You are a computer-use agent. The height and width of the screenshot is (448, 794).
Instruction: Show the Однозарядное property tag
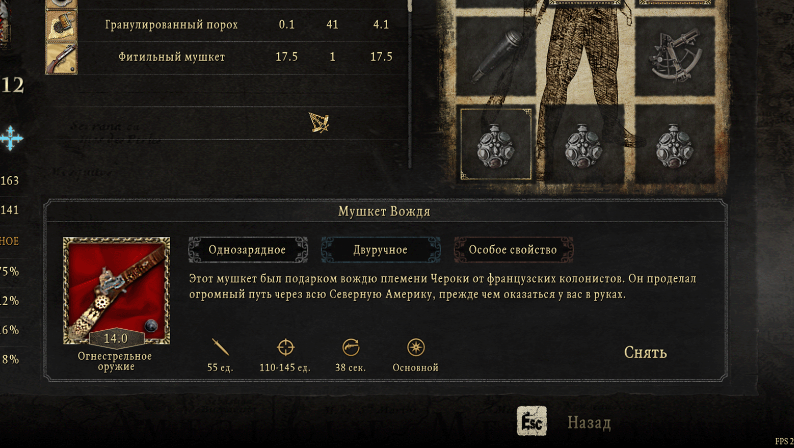(x=247, y=249)
